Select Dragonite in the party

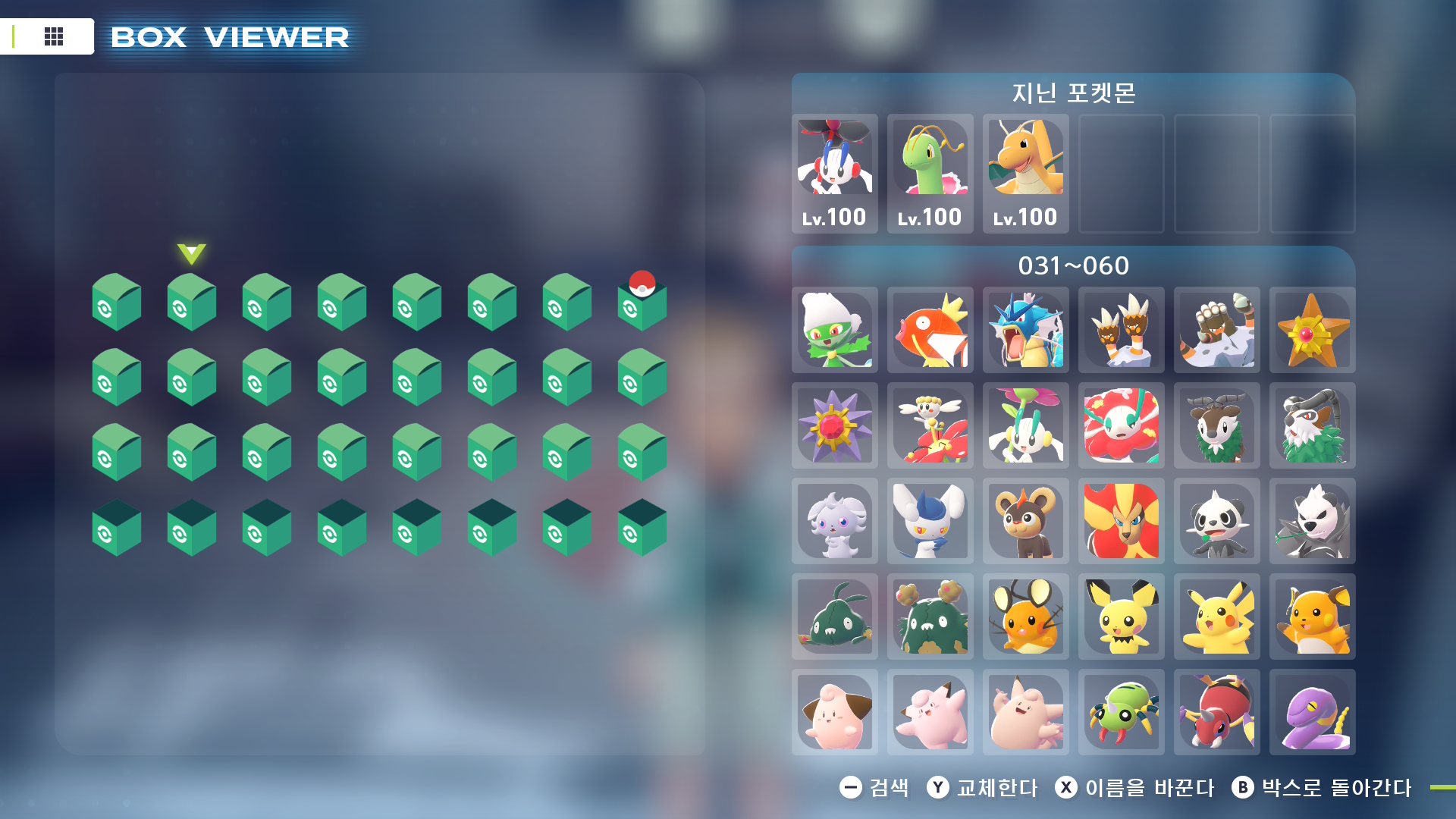(x=1025, y=173)
